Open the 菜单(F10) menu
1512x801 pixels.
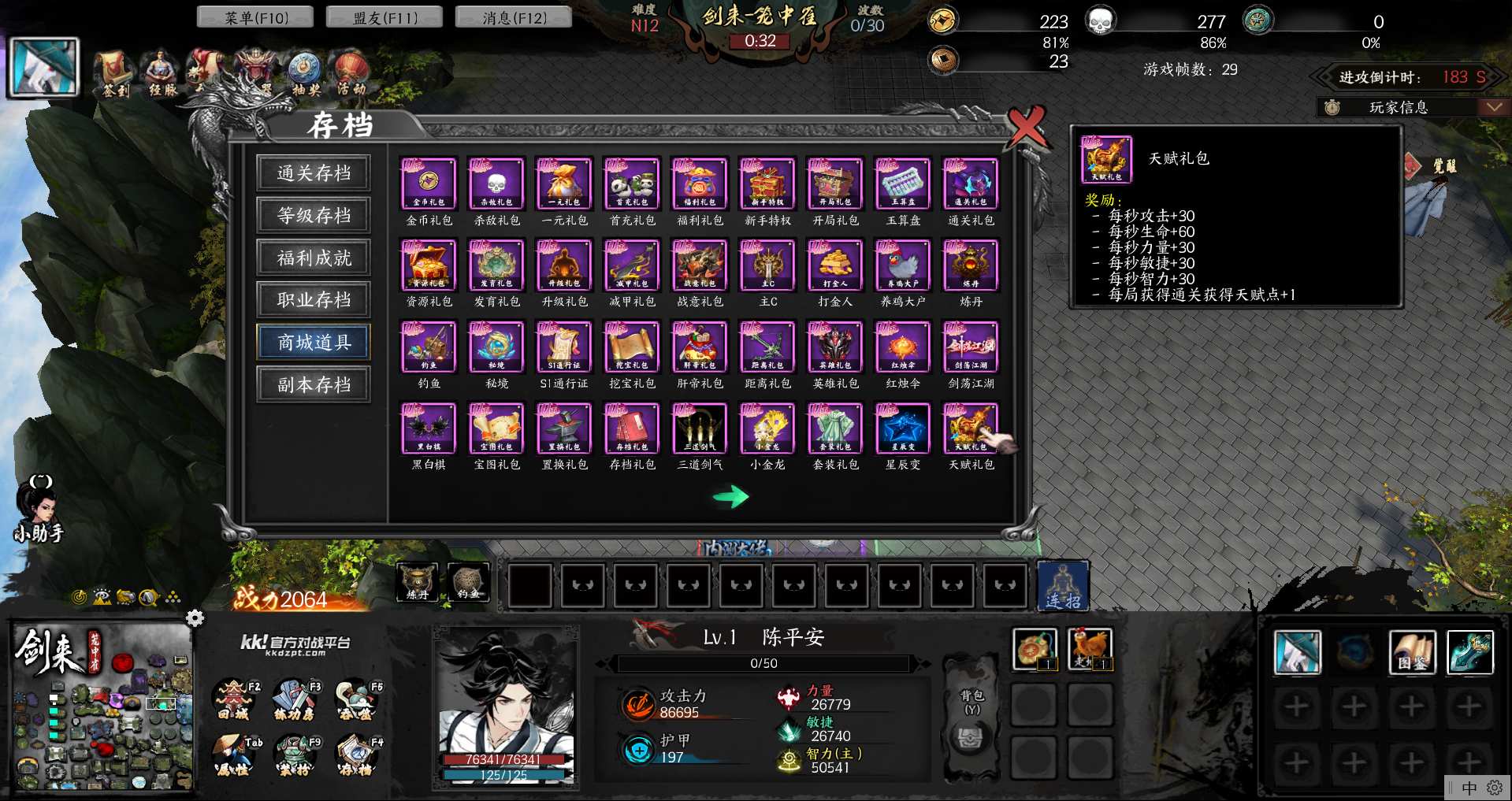point(255,17)
